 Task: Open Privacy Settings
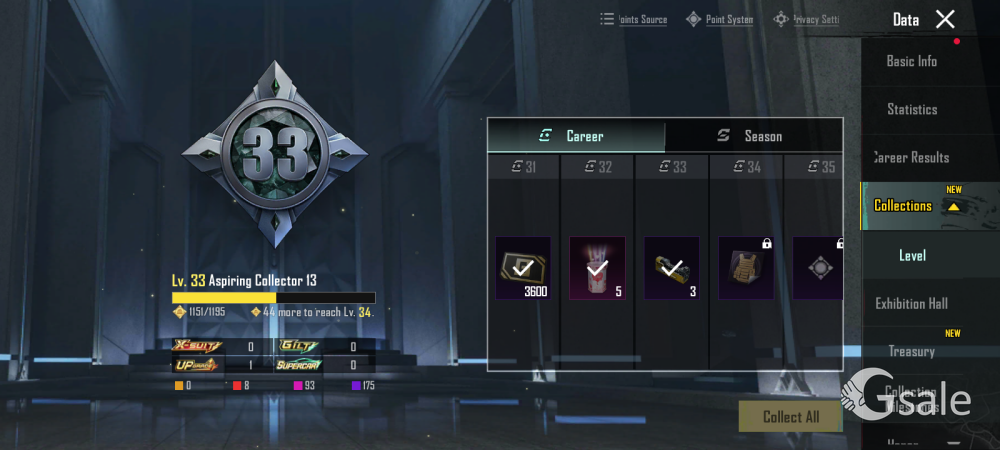pos(806,19)
